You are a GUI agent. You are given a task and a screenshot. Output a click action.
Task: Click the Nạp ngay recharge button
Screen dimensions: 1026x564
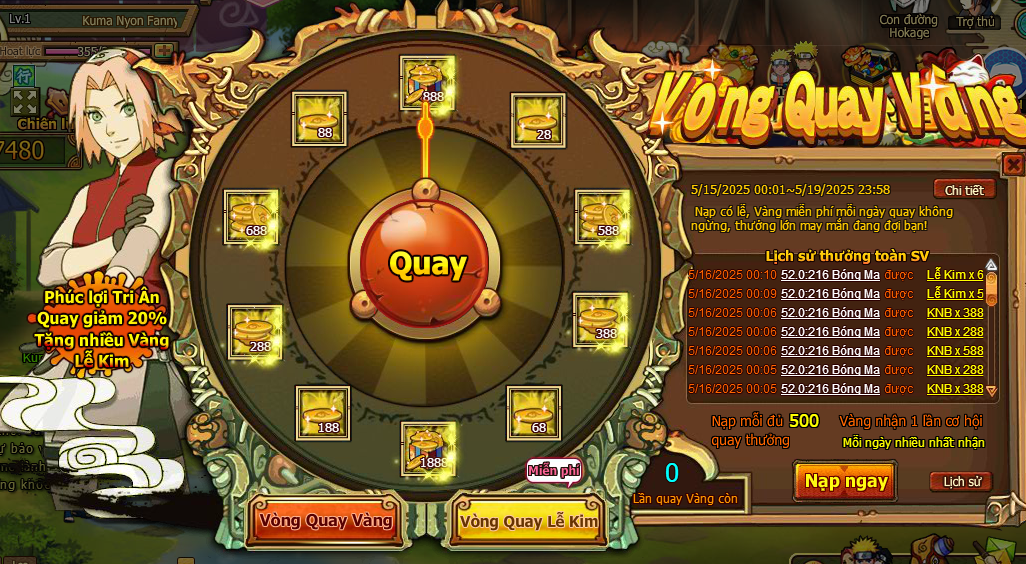846,481
